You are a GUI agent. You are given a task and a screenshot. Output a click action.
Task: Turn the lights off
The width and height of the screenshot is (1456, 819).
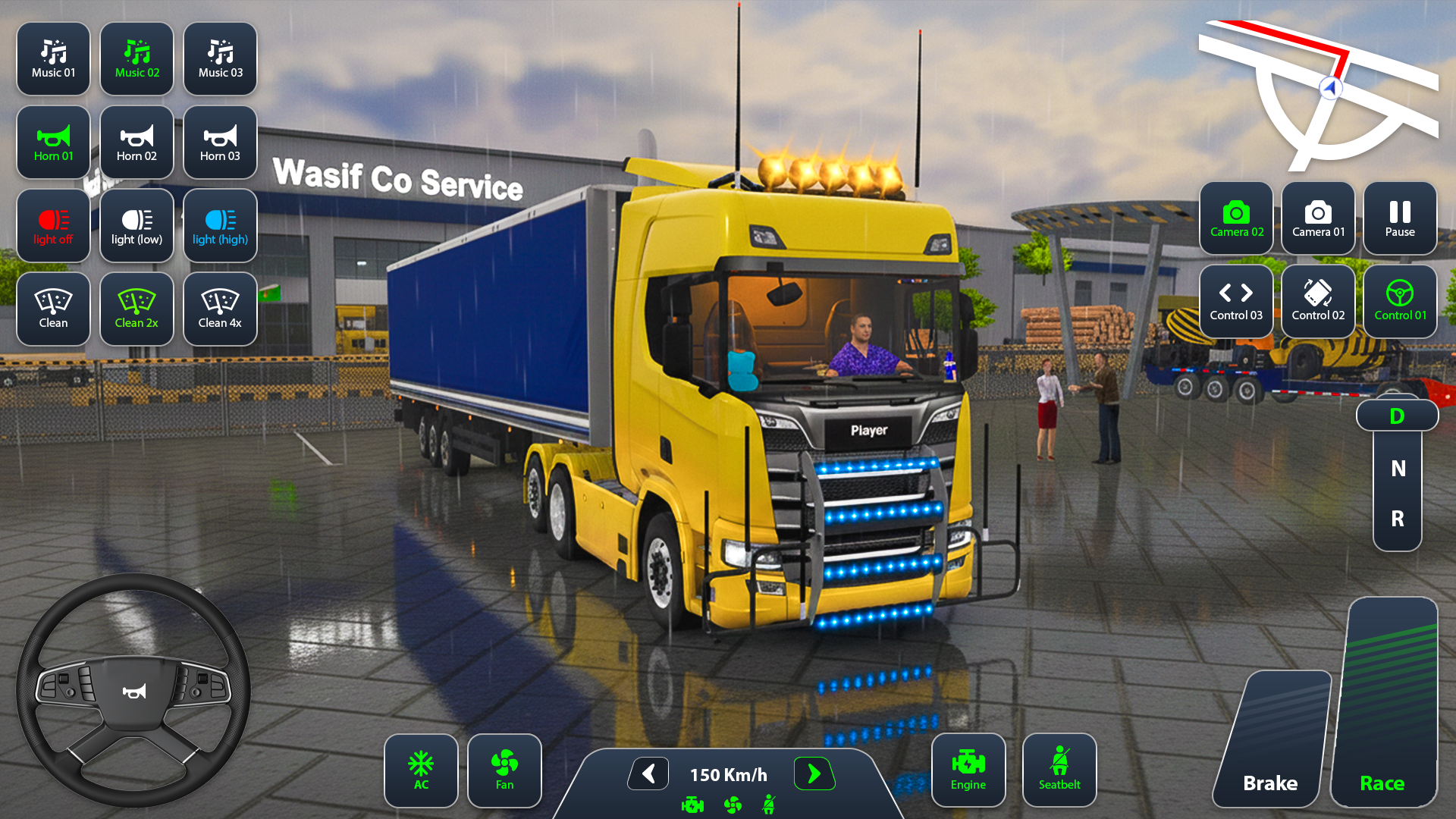[53, 225]
